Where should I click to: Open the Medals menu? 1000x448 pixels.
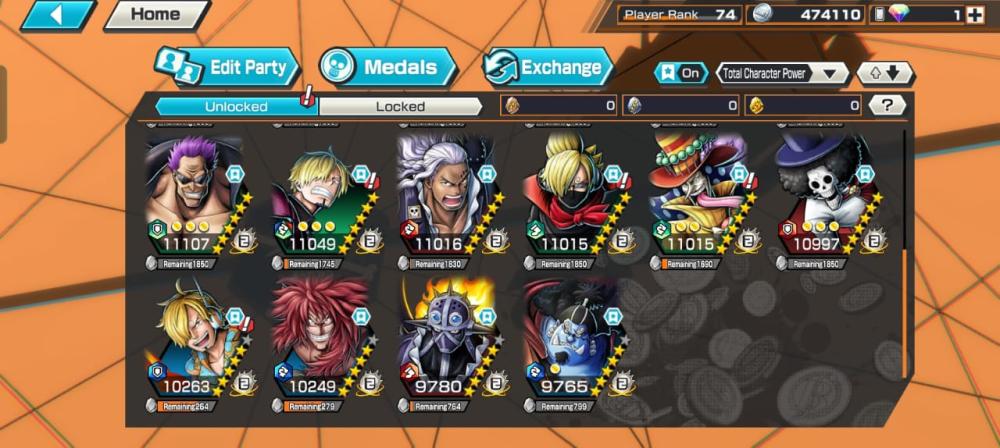point(390,68)
